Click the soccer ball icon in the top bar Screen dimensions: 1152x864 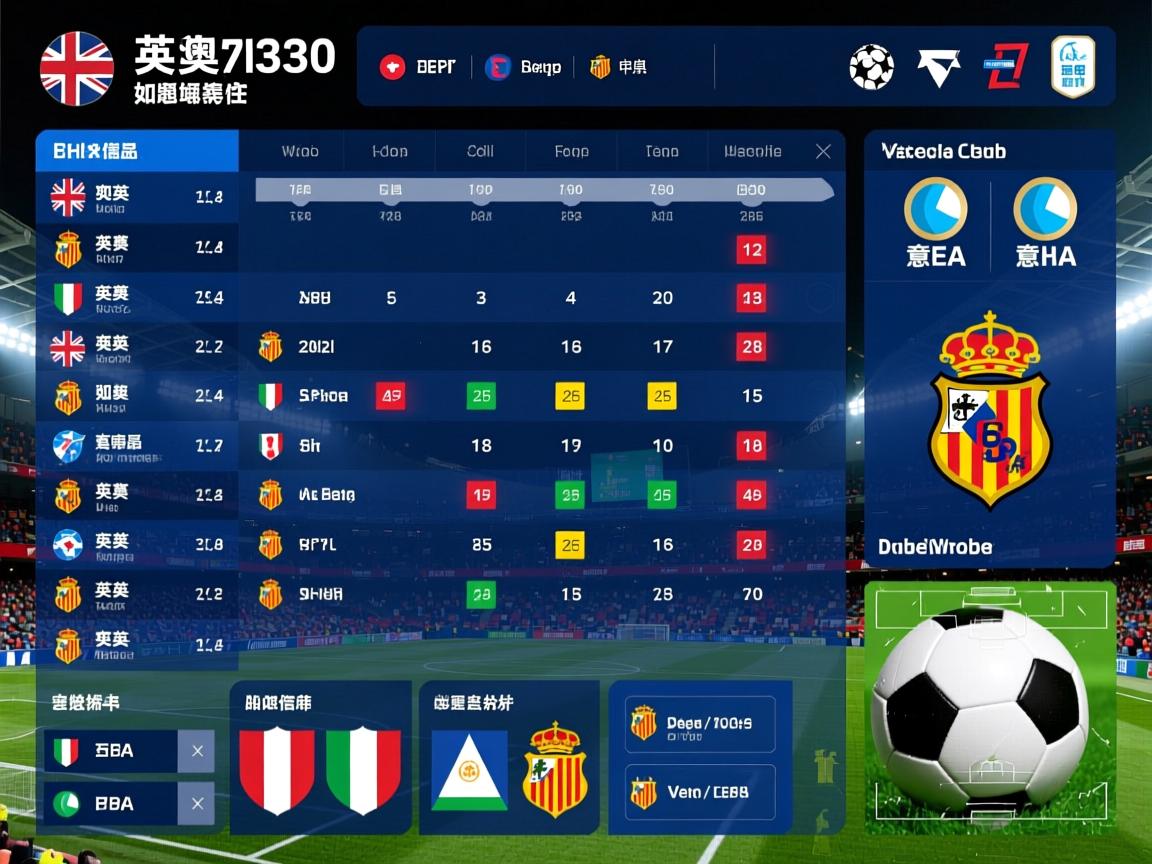tap(871, 67)
